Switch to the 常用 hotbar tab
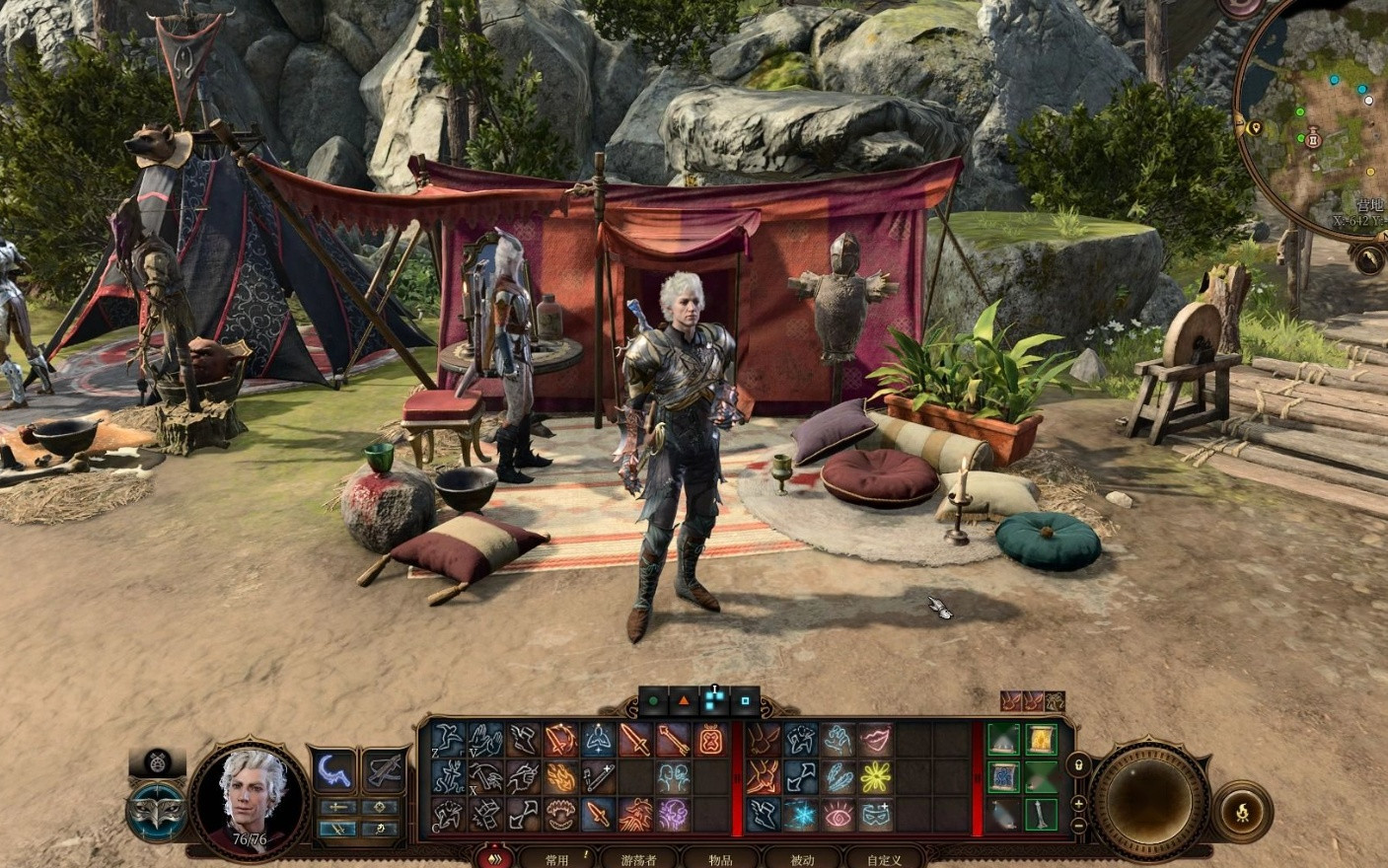Image resolution: width=1388 pixels, height=868 pixels. click(x=557, y=859)
